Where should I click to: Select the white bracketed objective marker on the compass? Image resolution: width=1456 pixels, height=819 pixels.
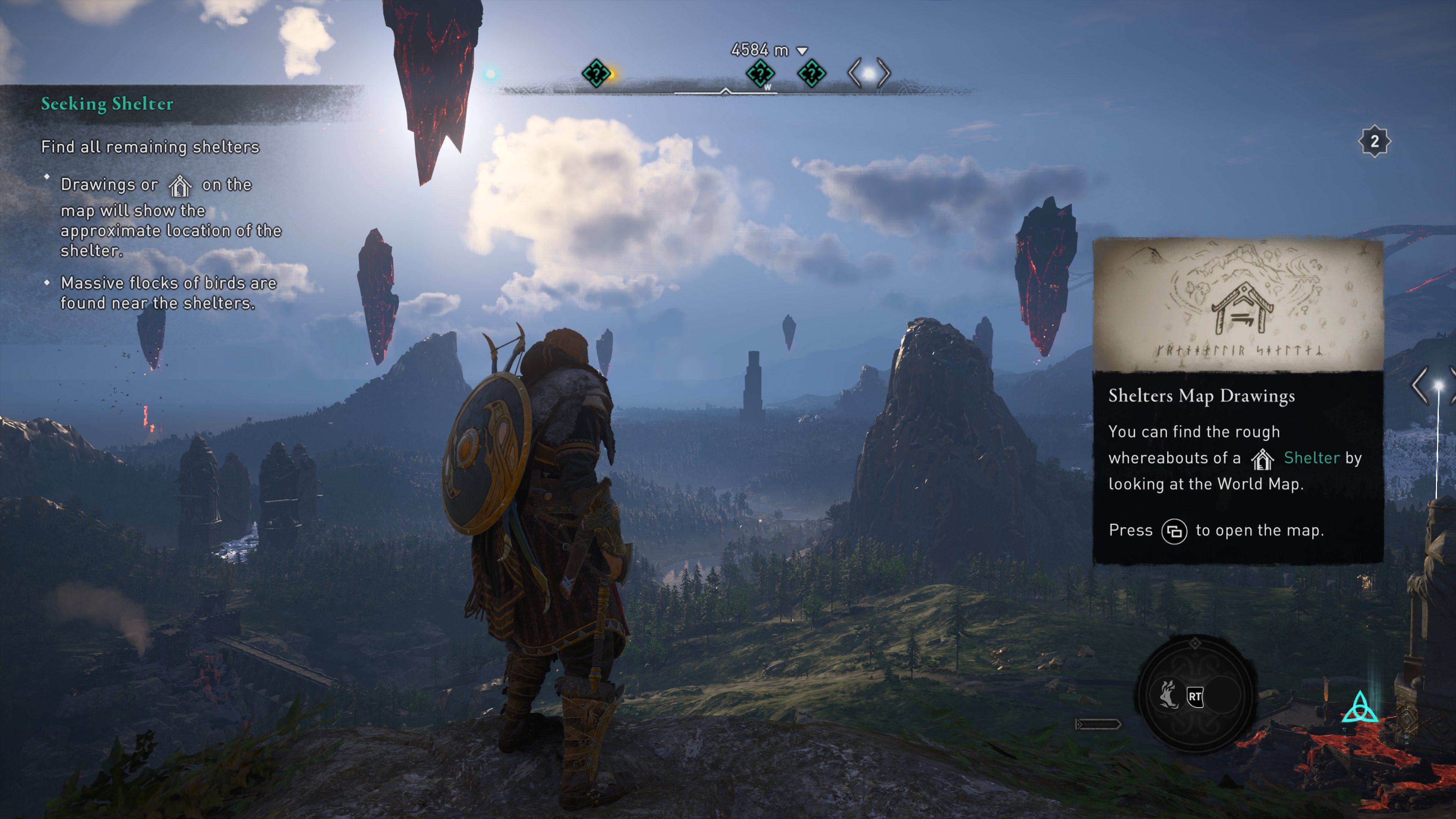[x=869, y=74]
